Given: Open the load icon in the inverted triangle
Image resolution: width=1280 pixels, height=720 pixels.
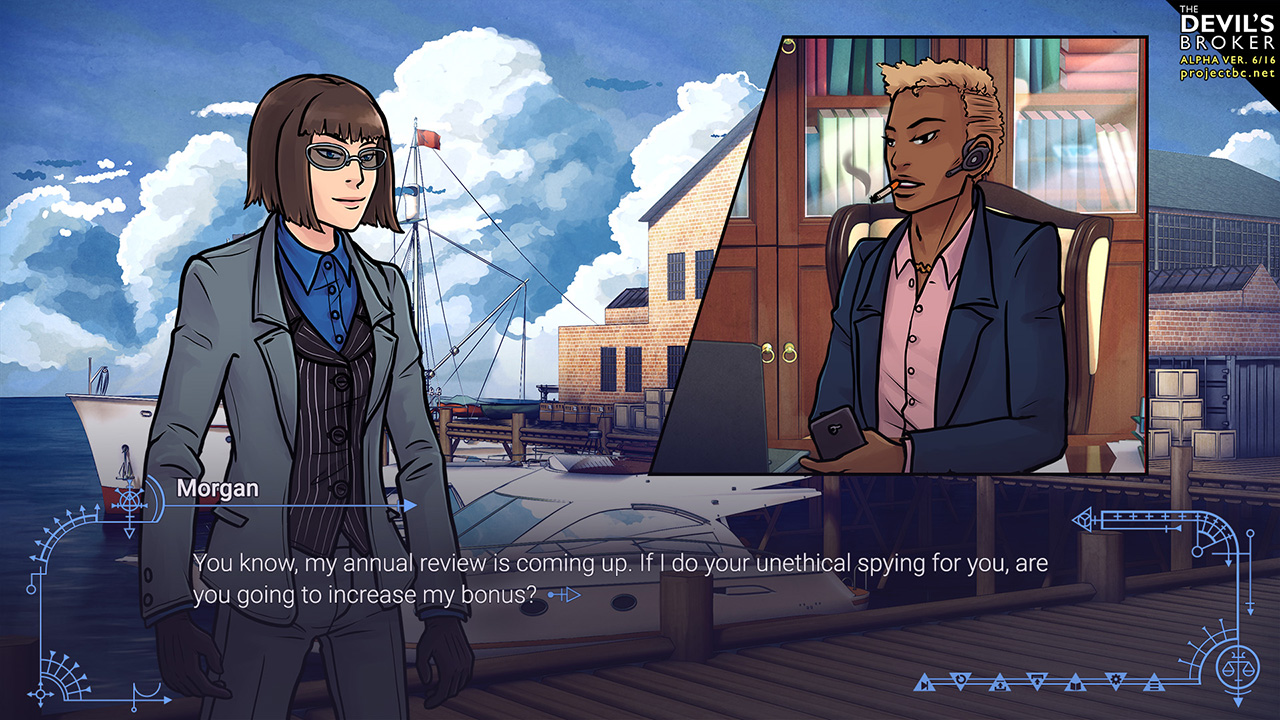Looking at the screenshot, I should [1037, 680].
